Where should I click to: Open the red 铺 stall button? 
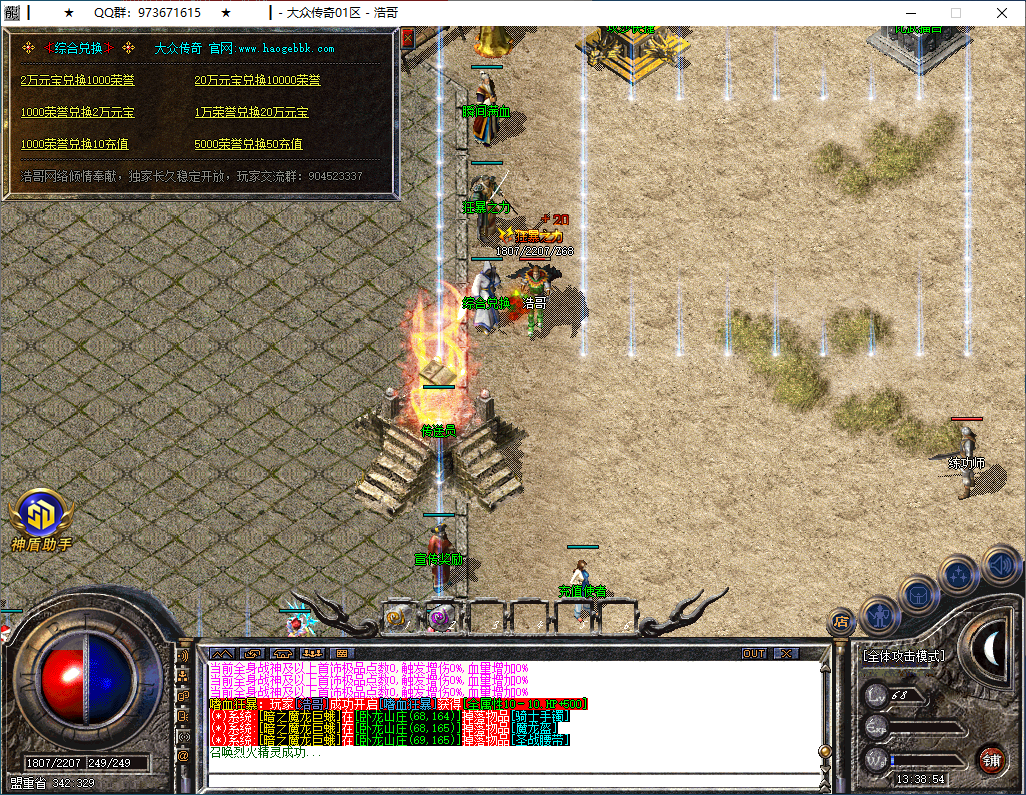point(991,758)
